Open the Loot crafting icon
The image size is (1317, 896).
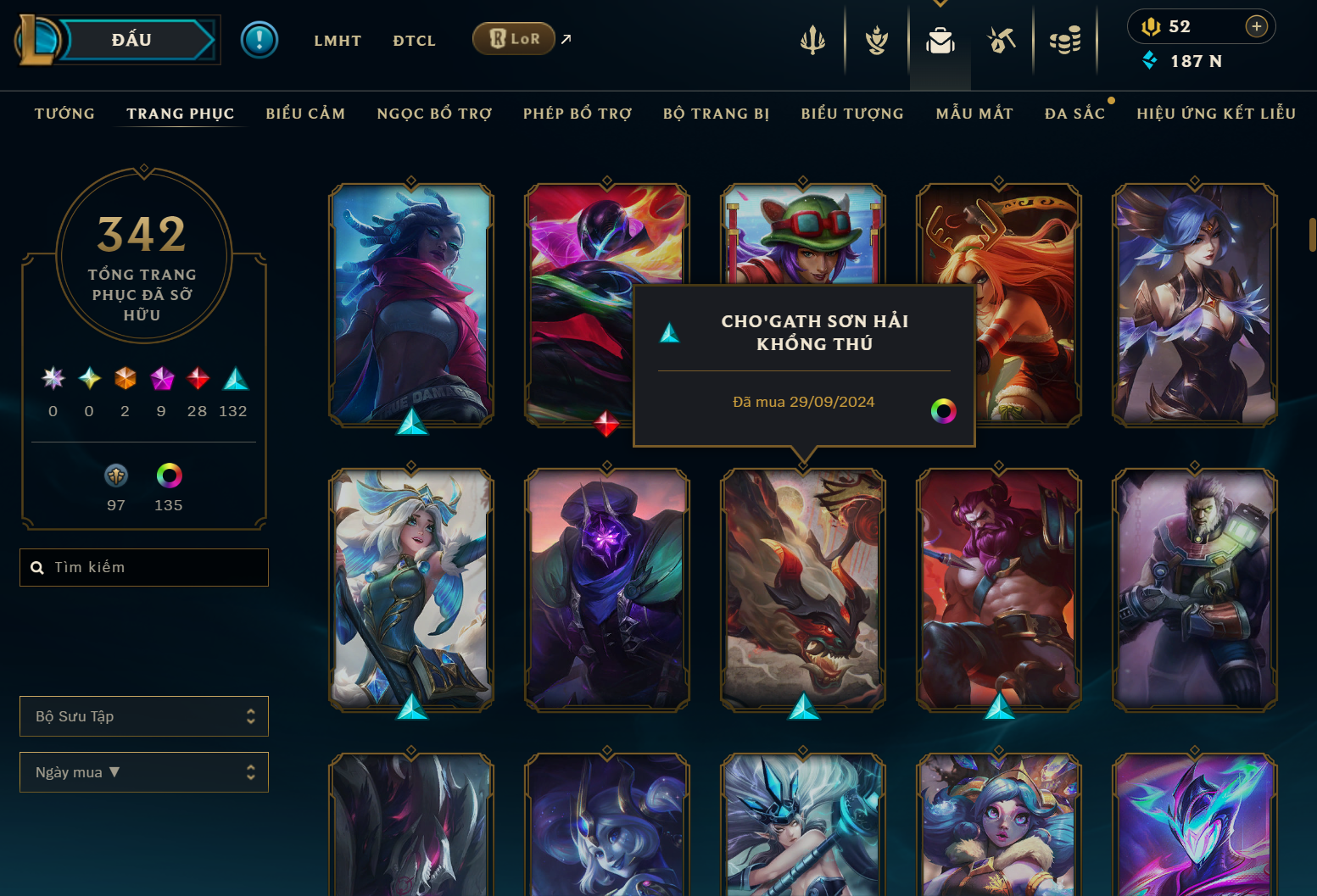(1002, 40)
